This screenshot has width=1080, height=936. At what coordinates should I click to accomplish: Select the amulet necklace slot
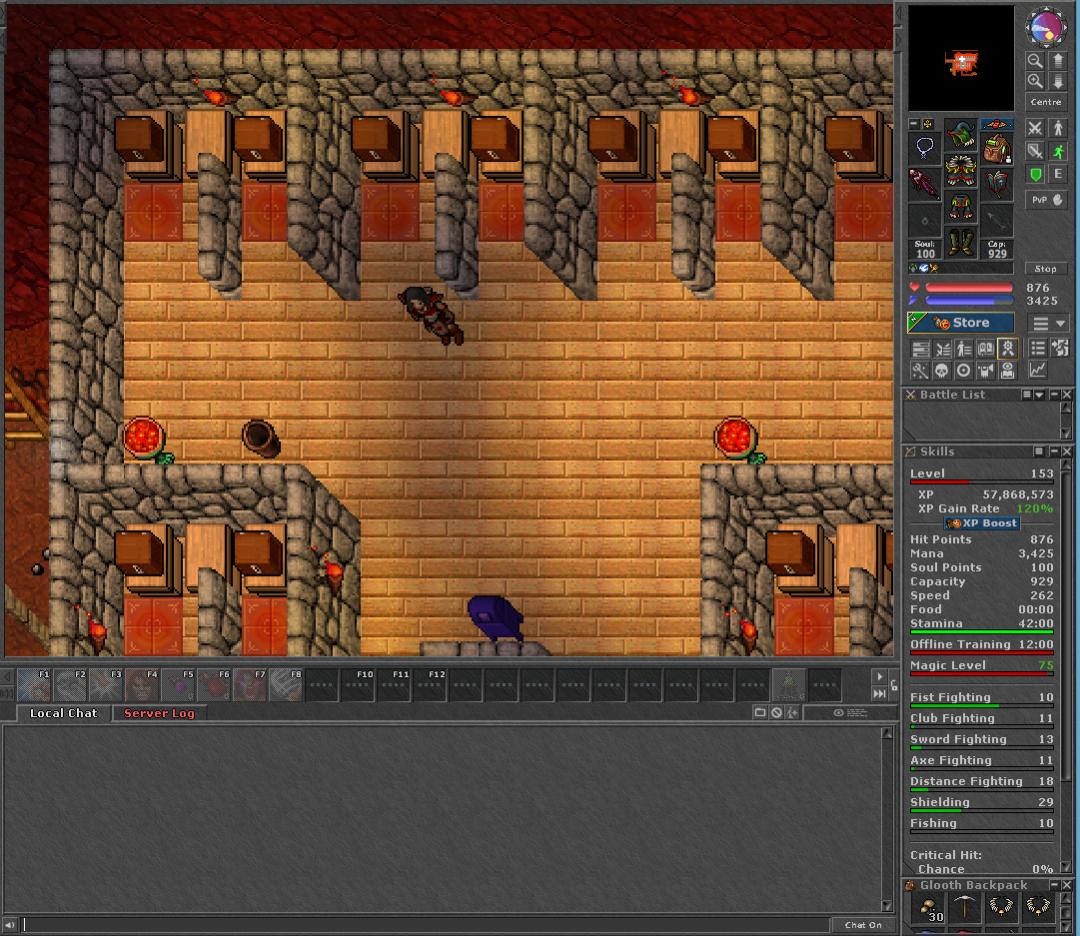coord(925,150)
